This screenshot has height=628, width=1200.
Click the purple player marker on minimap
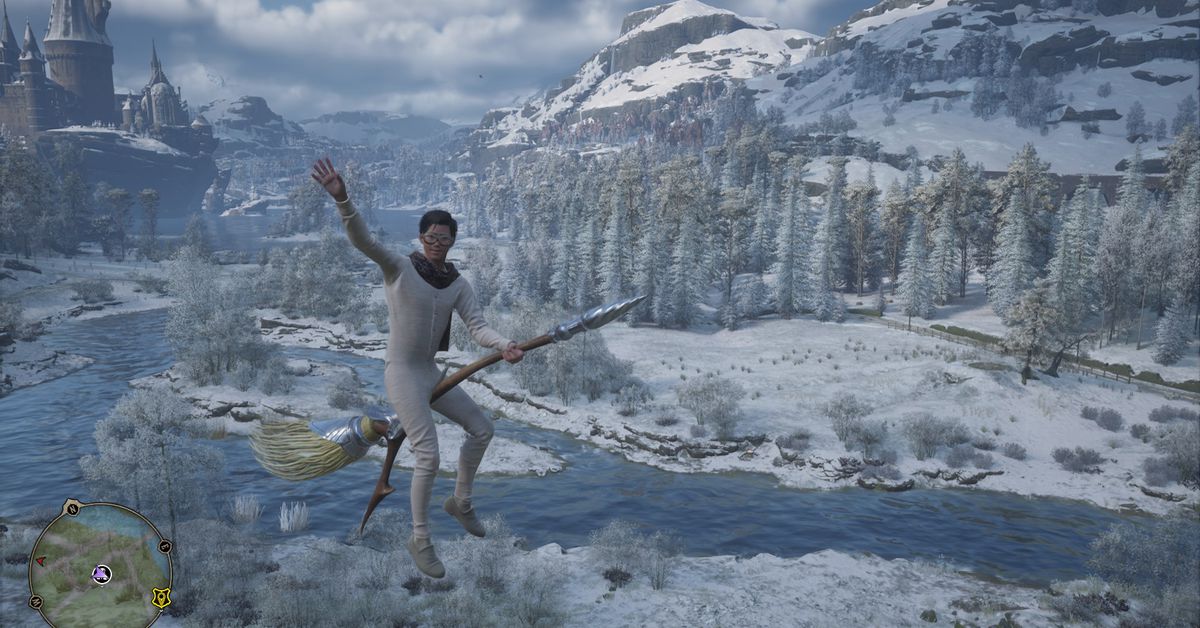pos(101,573)
